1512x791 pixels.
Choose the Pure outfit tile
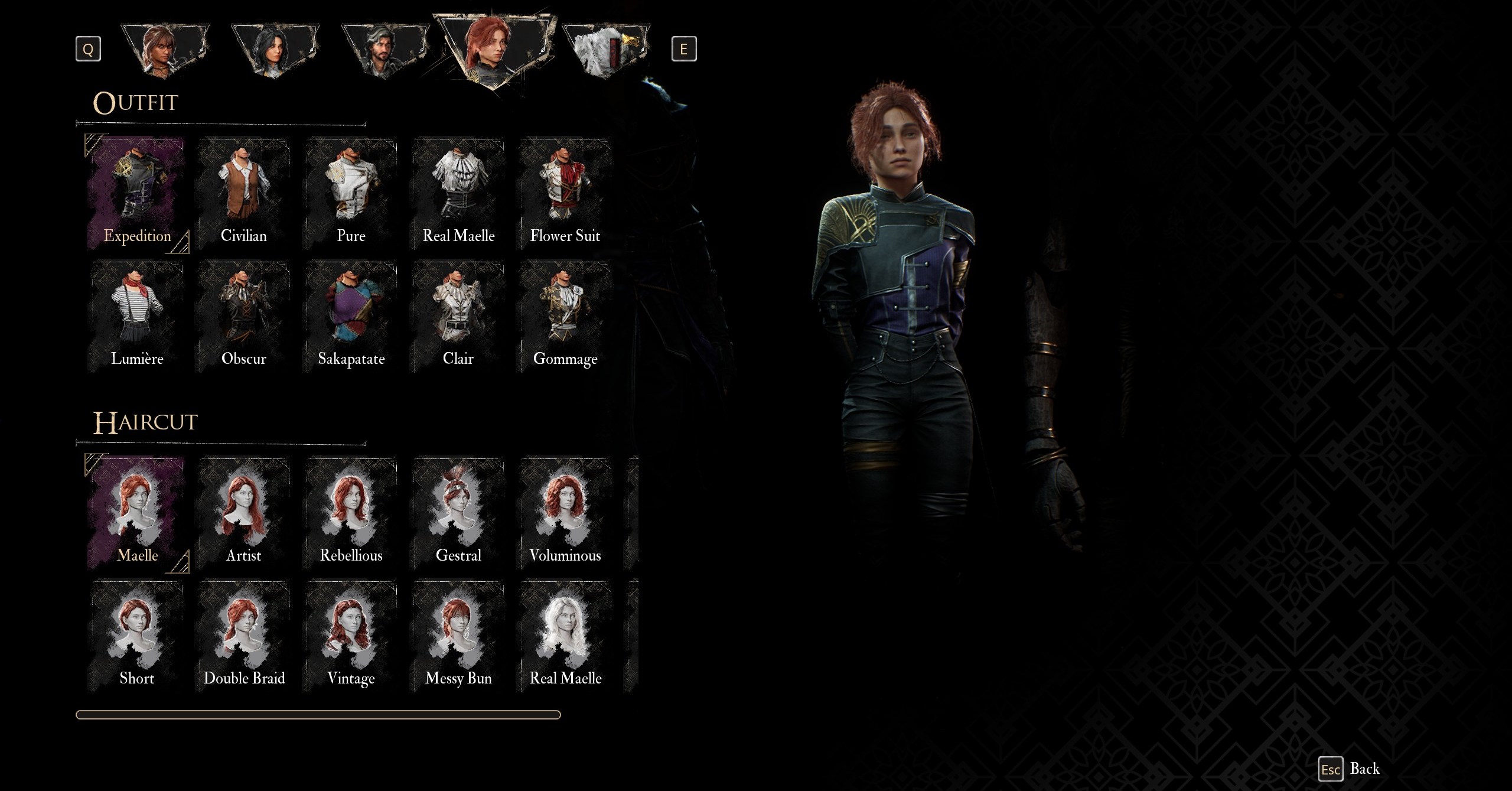click(351, 195)
